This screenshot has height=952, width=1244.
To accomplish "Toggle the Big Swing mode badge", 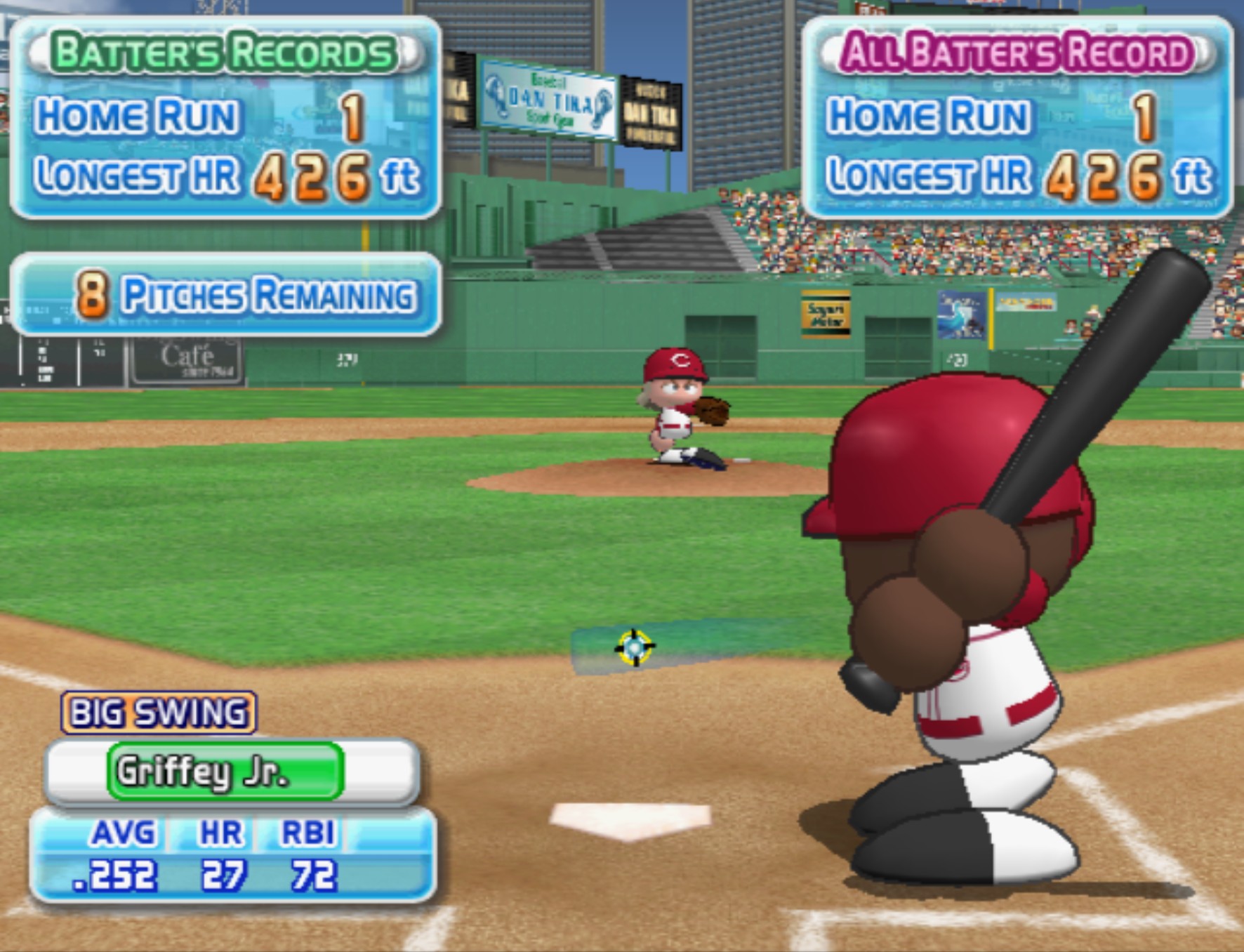I will (159, 713).
